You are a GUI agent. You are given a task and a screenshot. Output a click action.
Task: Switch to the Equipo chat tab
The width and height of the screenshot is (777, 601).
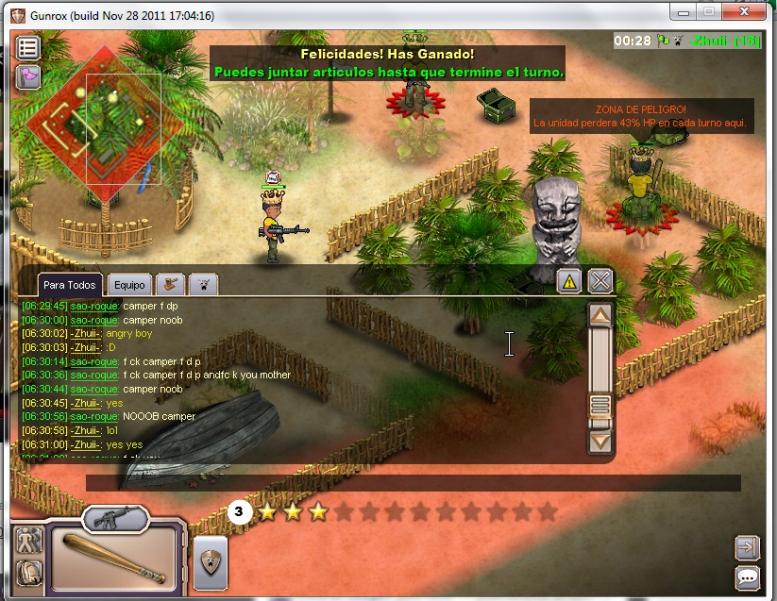click(x=129, y=285)
